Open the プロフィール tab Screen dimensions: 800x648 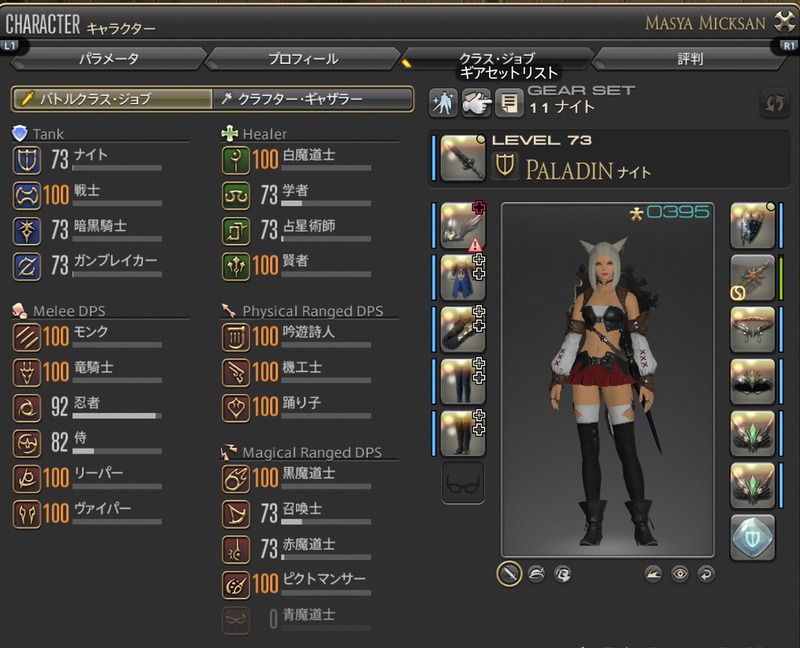[303, 59]
